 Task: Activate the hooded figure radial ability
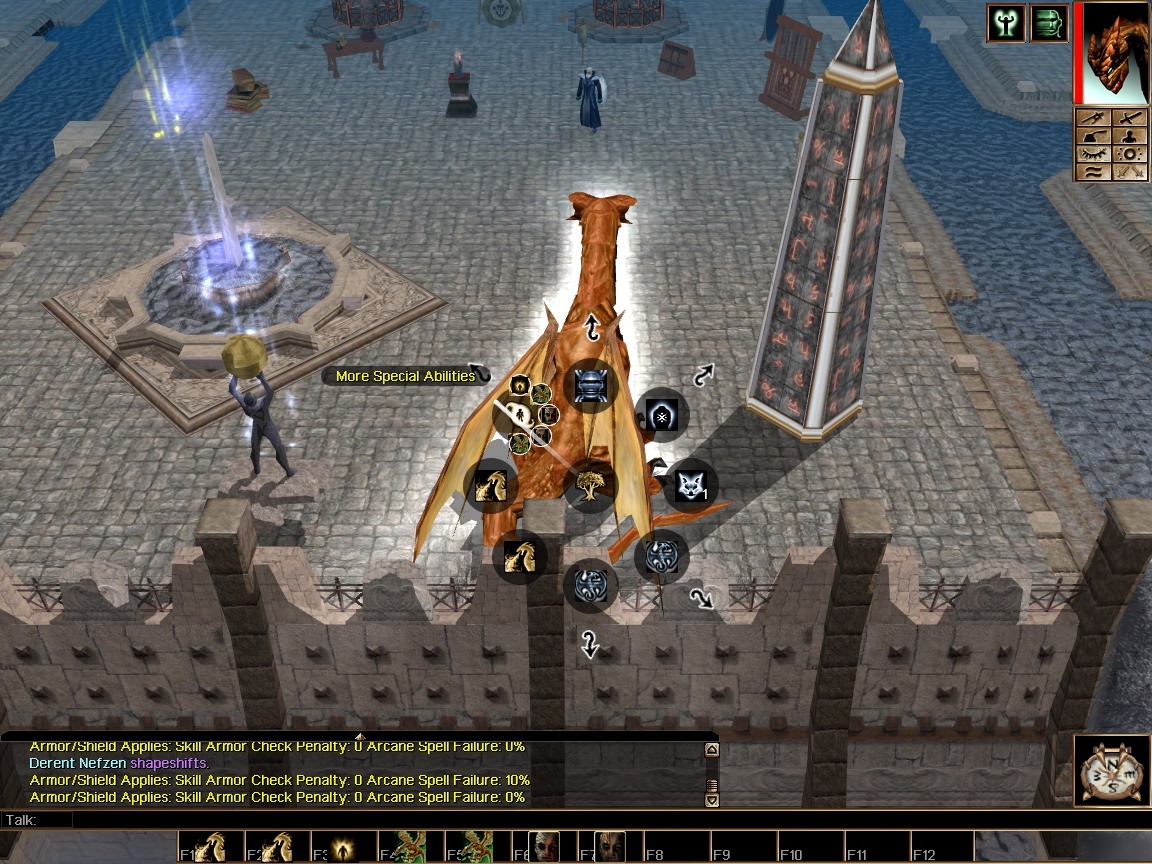point(661,415)
